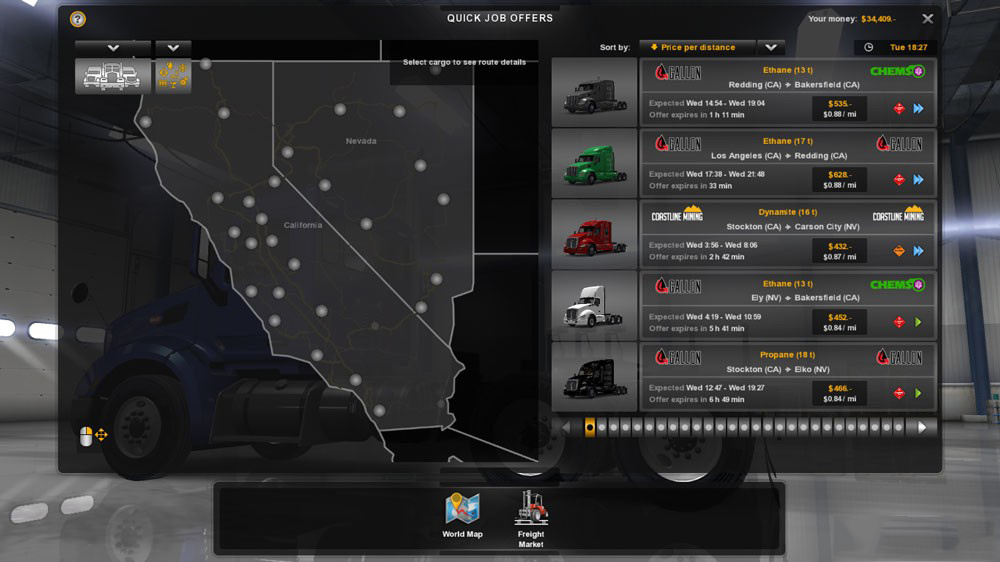The width and height of the screenshot is (1000, 562).
Task: Go to the next page of offers
Action: [922, 427]
